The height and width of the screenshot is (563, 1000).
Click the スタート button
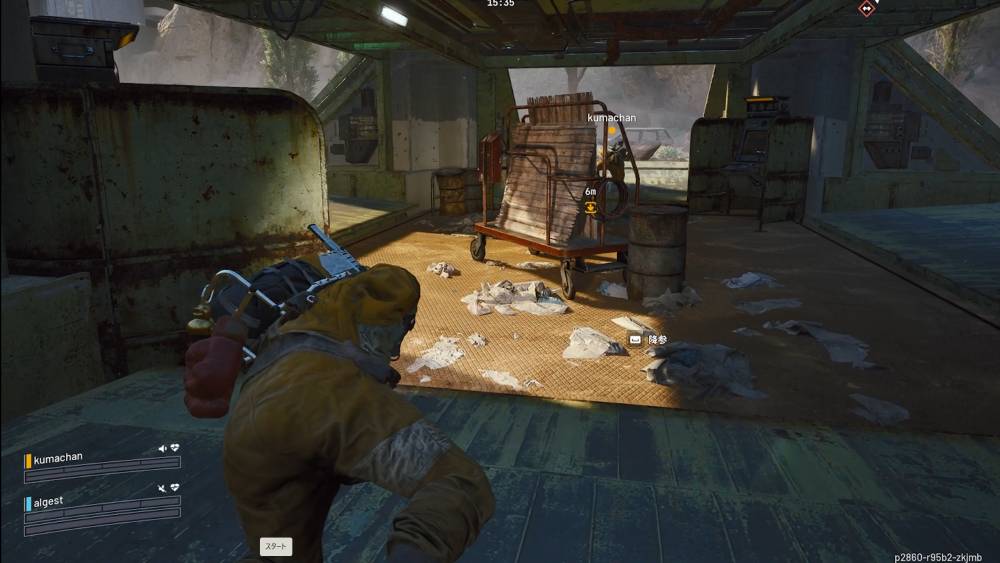(276, 546)
